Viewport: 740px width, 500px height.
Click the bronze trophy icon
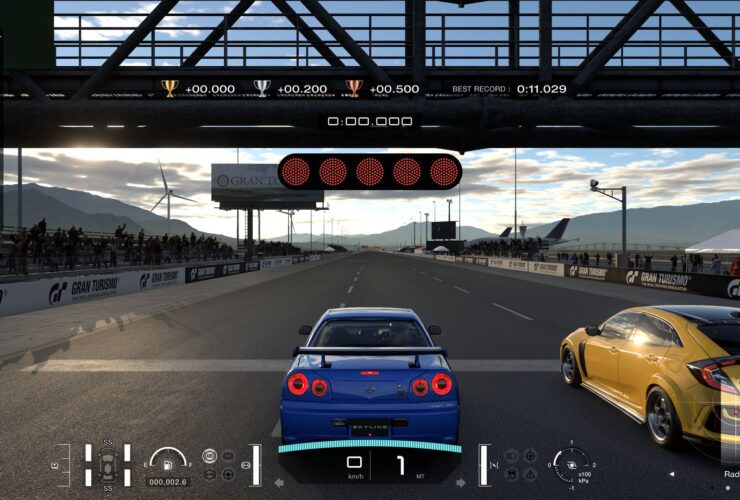(x=354, y=88)
